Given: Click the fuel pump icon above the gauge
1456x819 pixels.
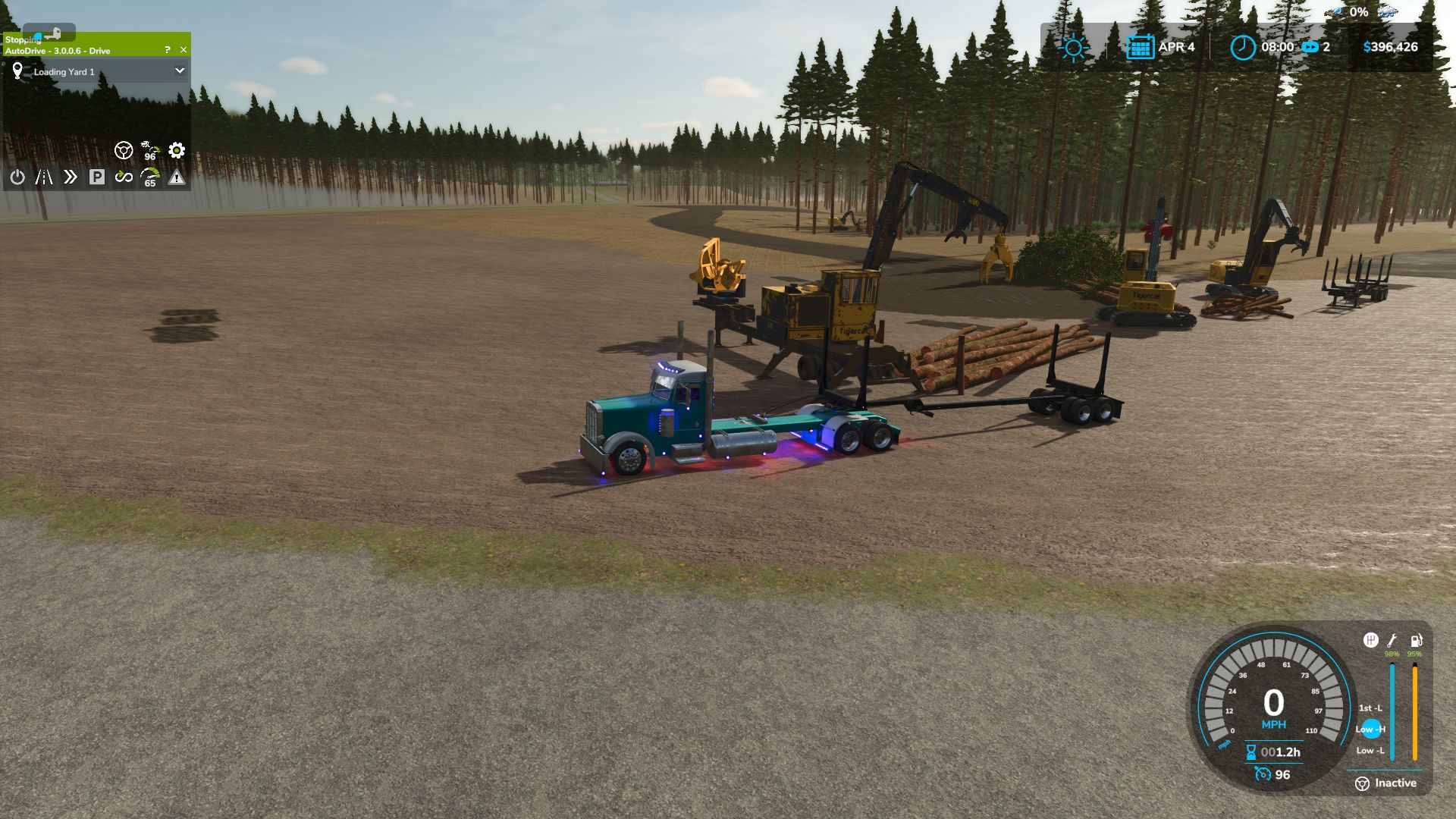Looking at the screenshot, I should pos(1415,639).
